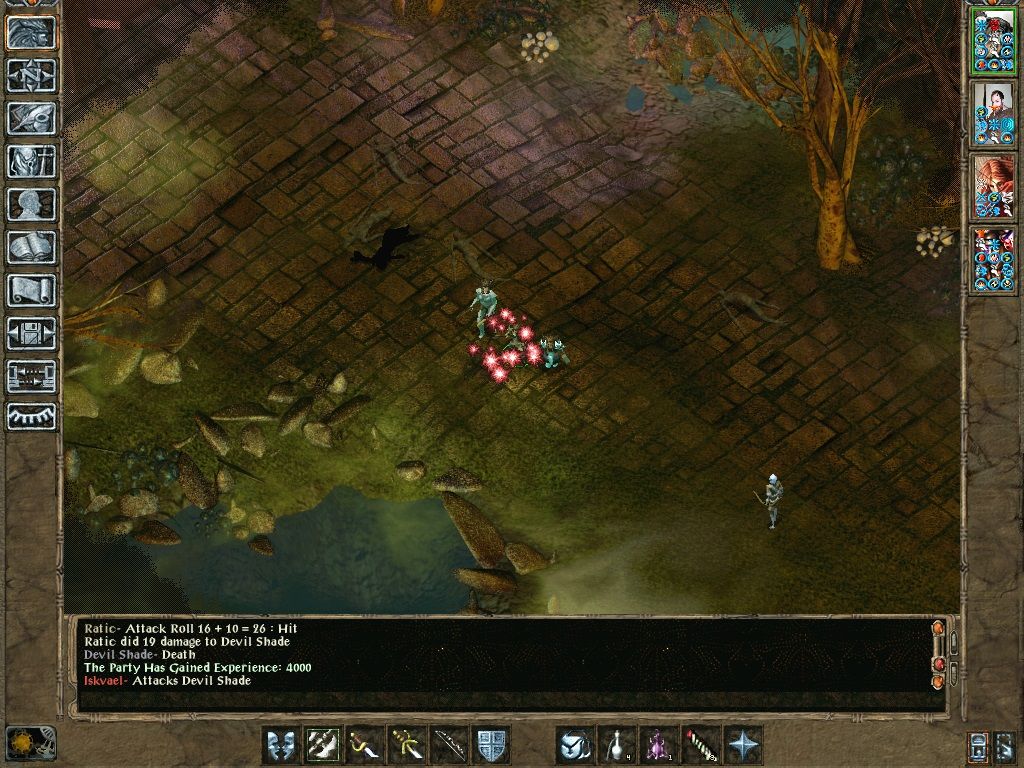Select the dark-haired second party portrait
Viewport: 1024px width, 768px height.
(x=993, y=113)
